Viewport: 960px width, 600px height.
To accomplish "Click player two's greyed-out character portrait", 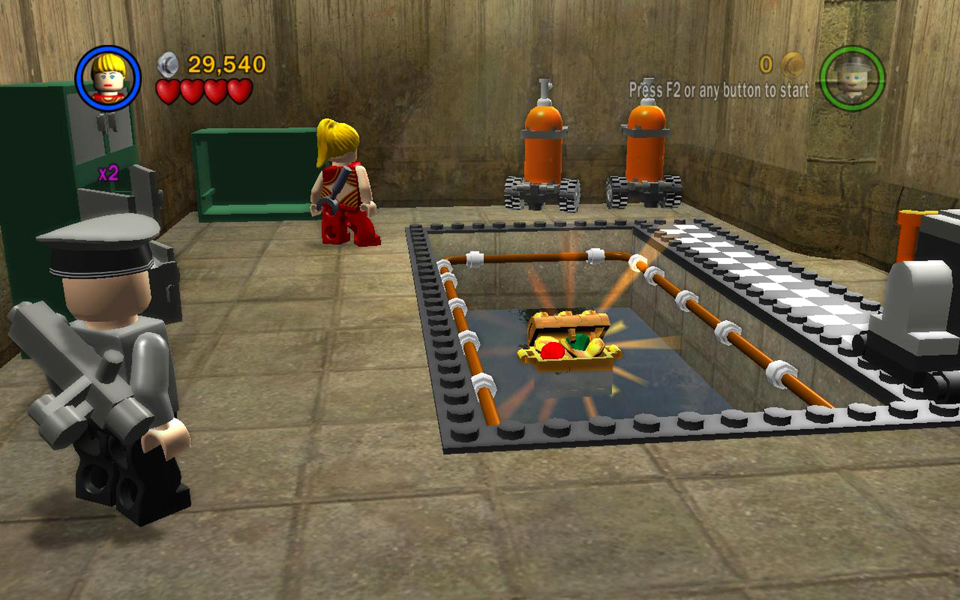I will tap(852, 78).
